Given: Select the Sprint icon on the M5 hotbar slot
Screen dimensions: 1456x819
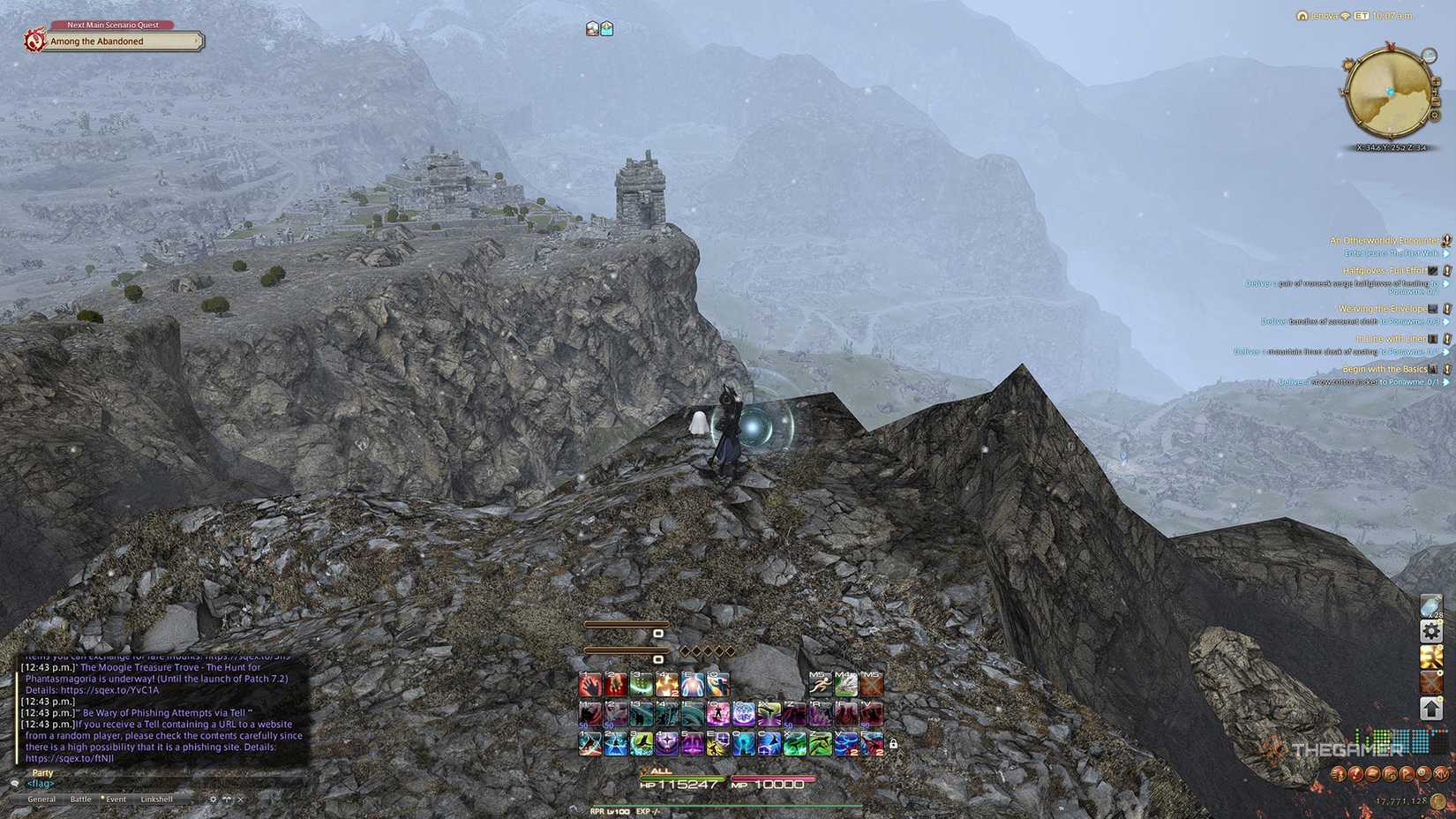Looking at the screenshot, I should [821, 686].
